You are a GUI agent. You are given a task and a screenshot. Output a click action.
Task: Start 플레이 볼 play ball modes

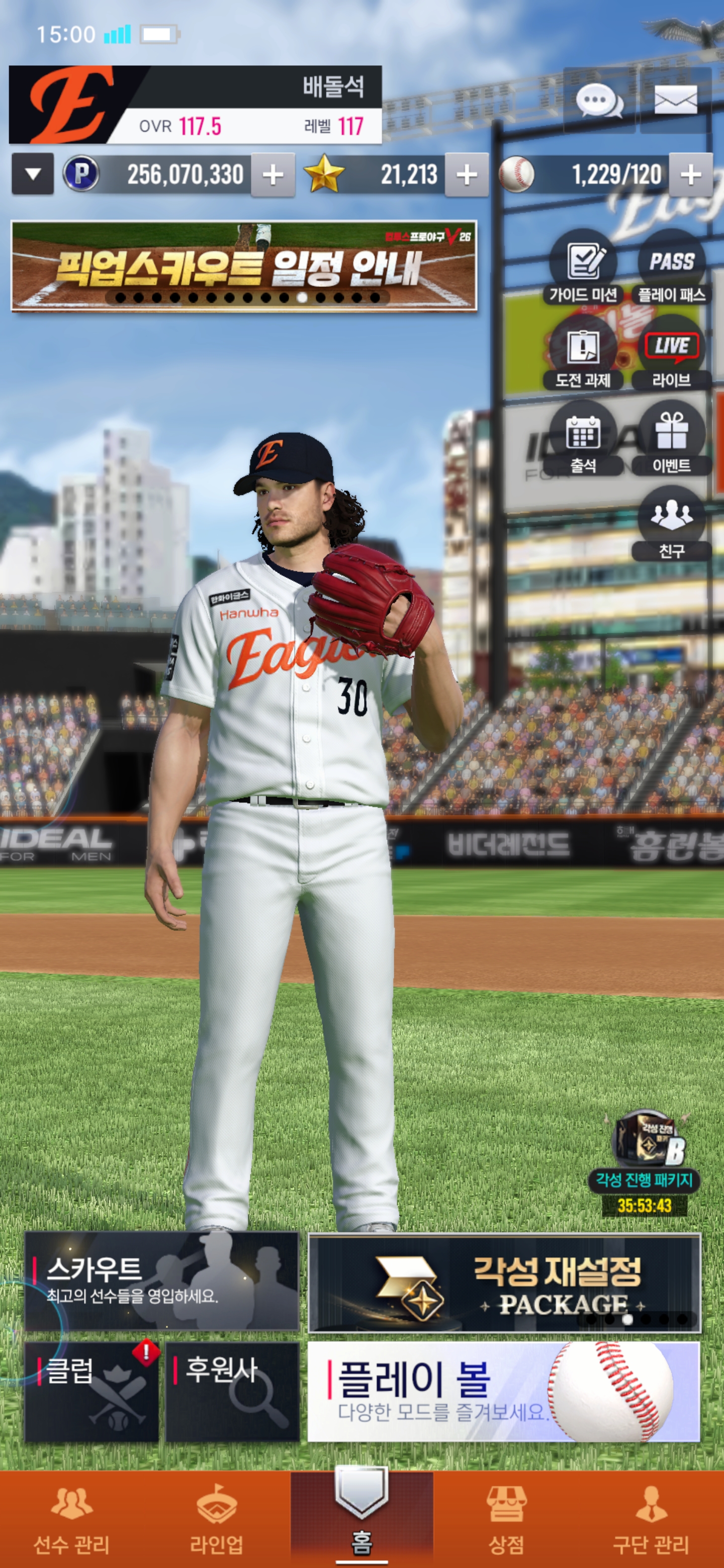click(504, 1392)
